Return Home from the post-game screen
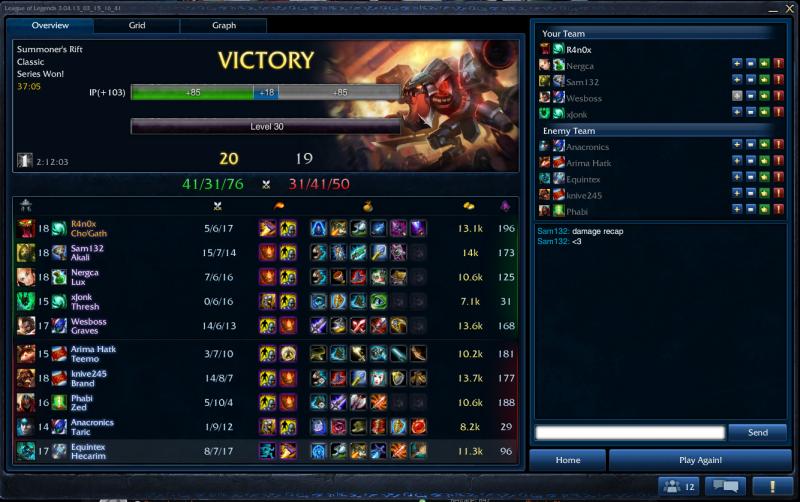Image resolution: width=800 pixels, height=502 pixels. [568, 460]
